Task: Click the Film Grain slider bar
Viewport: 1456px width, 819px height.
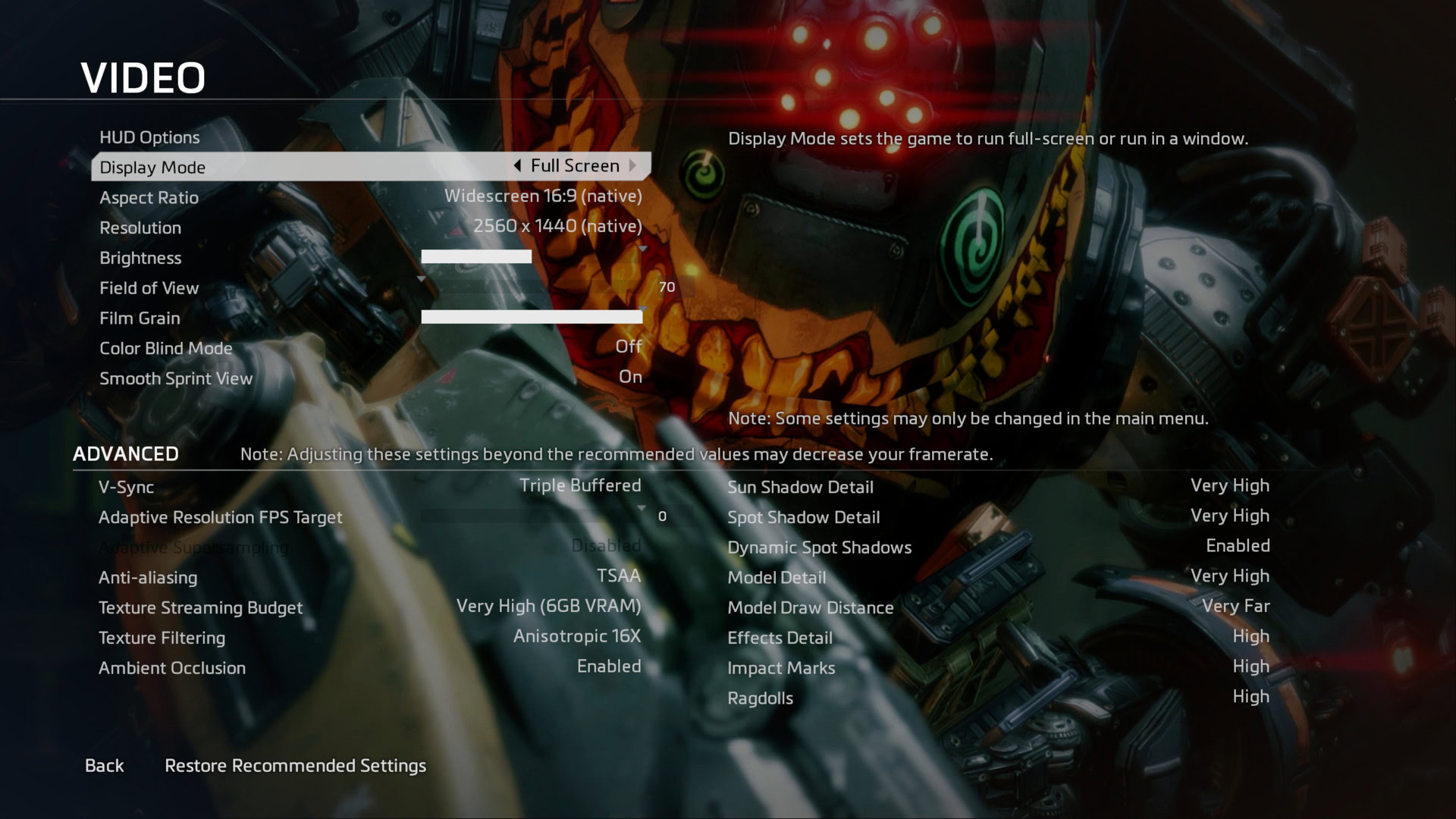Action: [x=531, y=317]
